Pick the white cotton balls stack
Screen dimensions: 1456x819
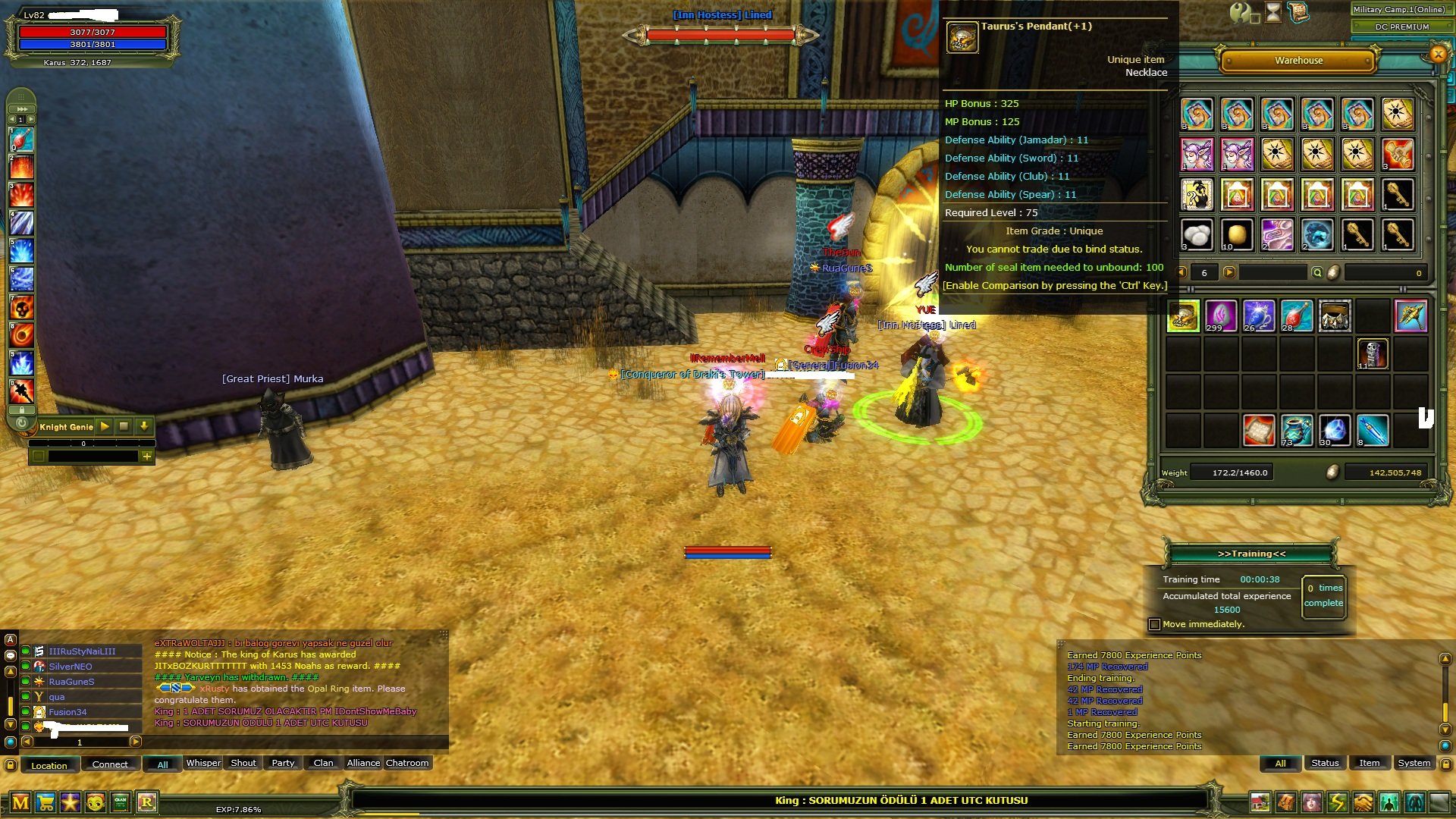point(1197,235)
